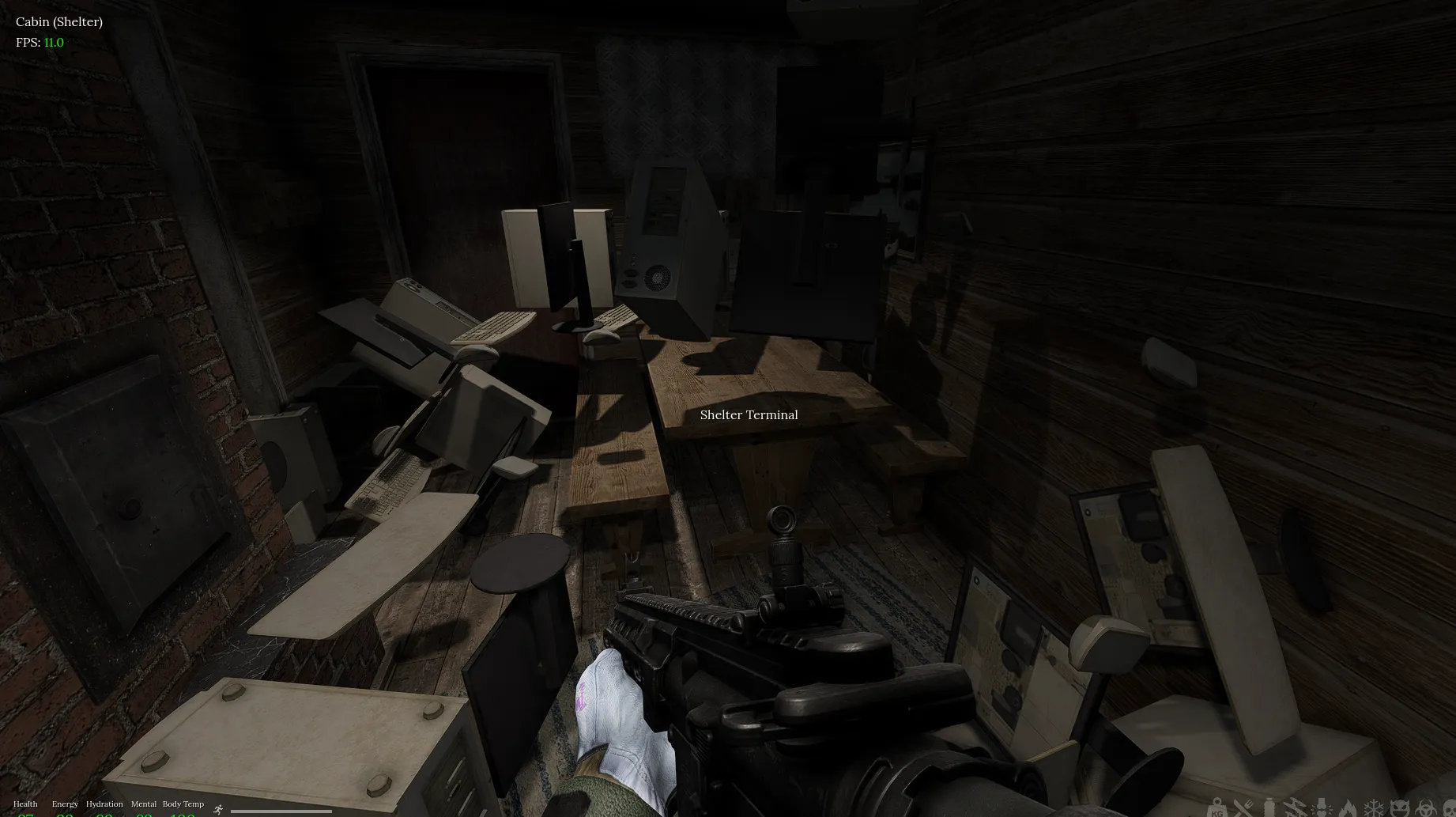Click the fork and knife hunger icon
The width and height of the screenshot is (1456, 817).
pos(1243,808)
